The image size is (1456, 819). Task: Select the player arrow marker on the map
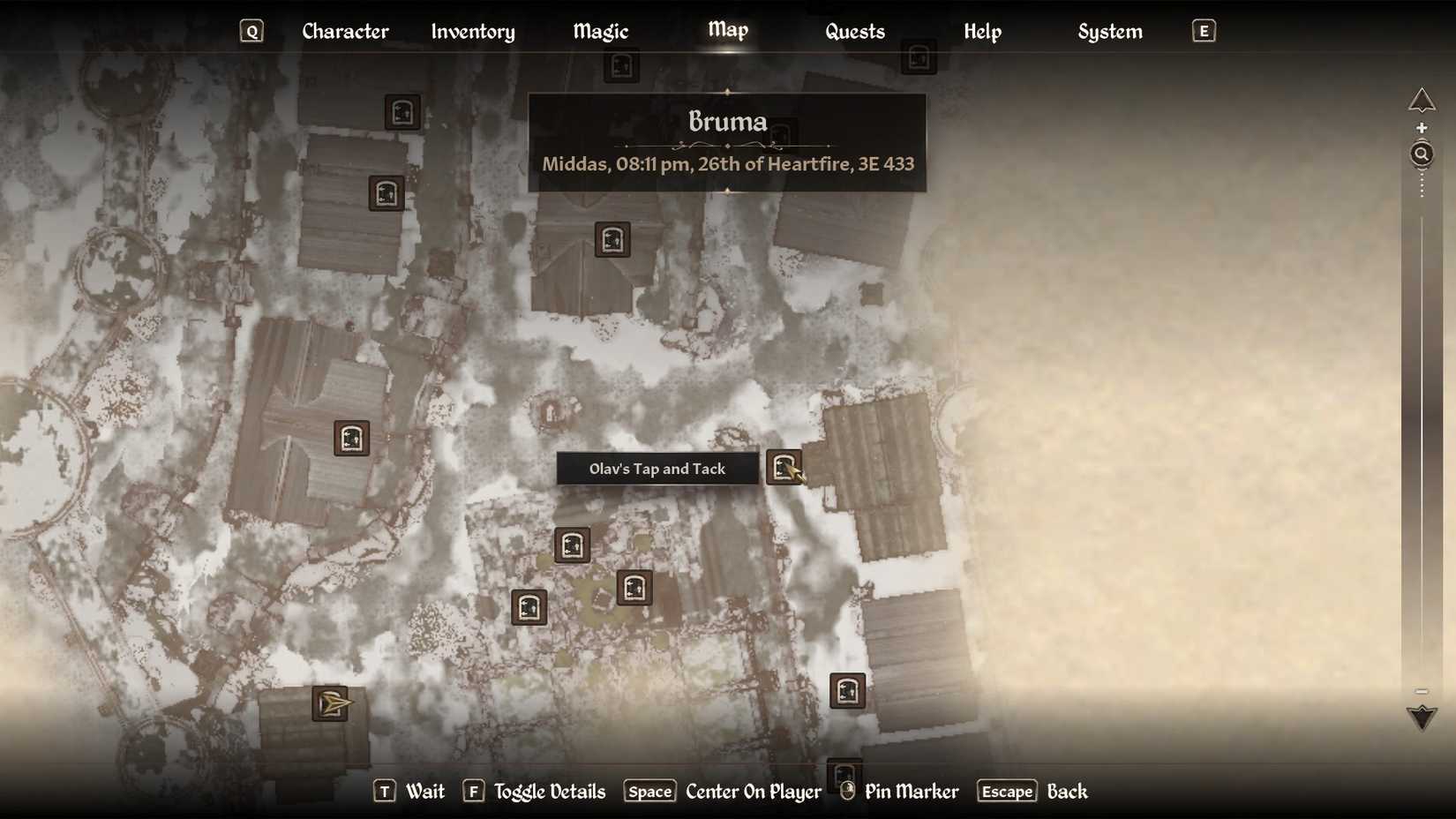[330, 704]
